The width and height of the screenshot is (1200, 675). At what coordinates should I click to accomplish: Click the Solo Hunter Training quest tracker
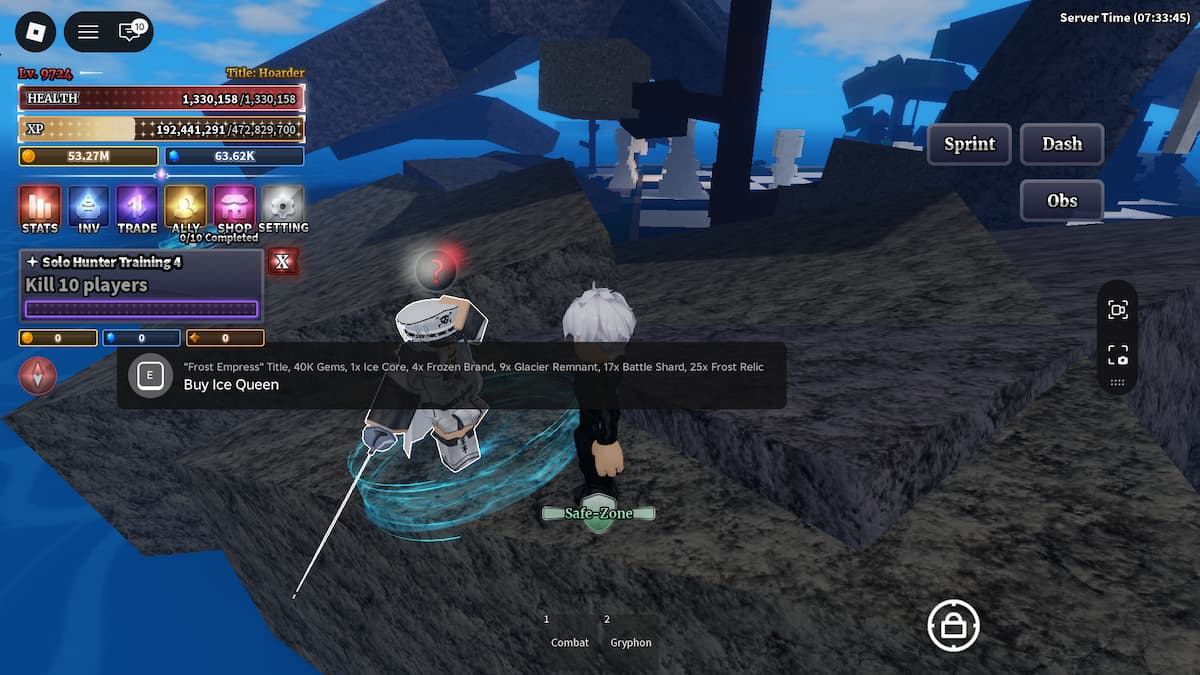point(141,286)
